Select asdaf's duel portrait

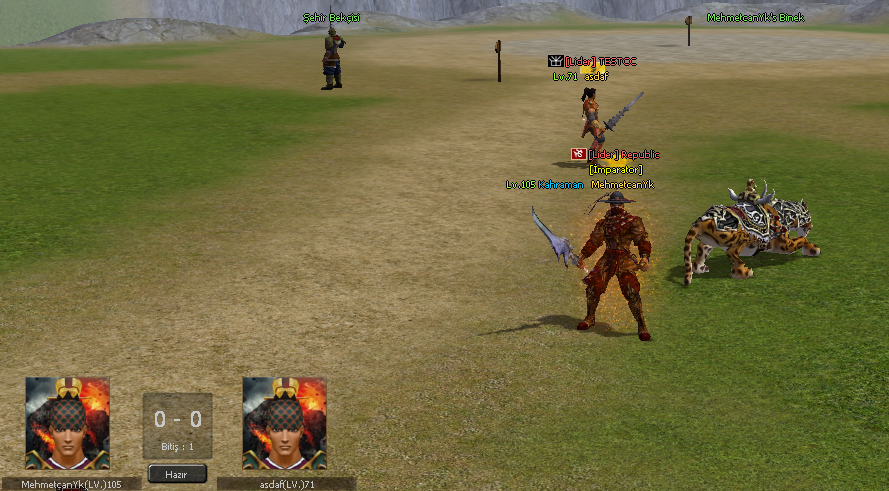pyautogui.click(x=284, y=423)
